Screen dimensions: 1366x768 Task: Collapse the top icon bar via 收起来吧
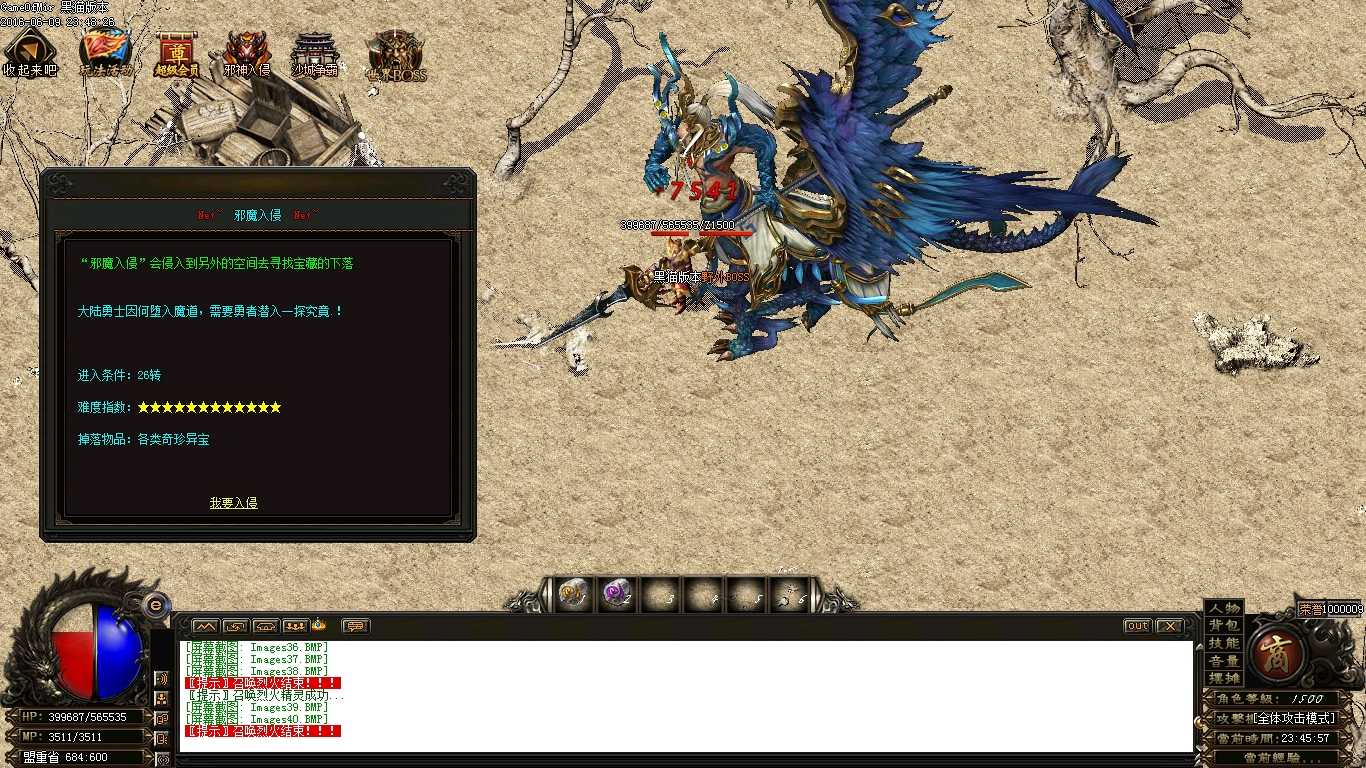(x=30, y=50)
